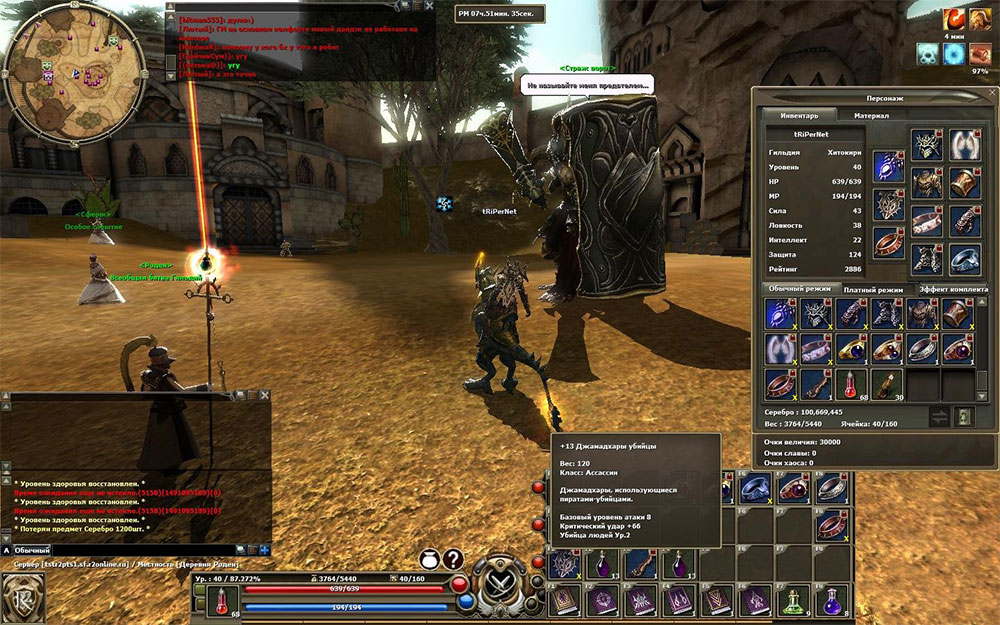Open the question mark help button
Viewport: 1000px width, 625px height.
pos(454,560)
